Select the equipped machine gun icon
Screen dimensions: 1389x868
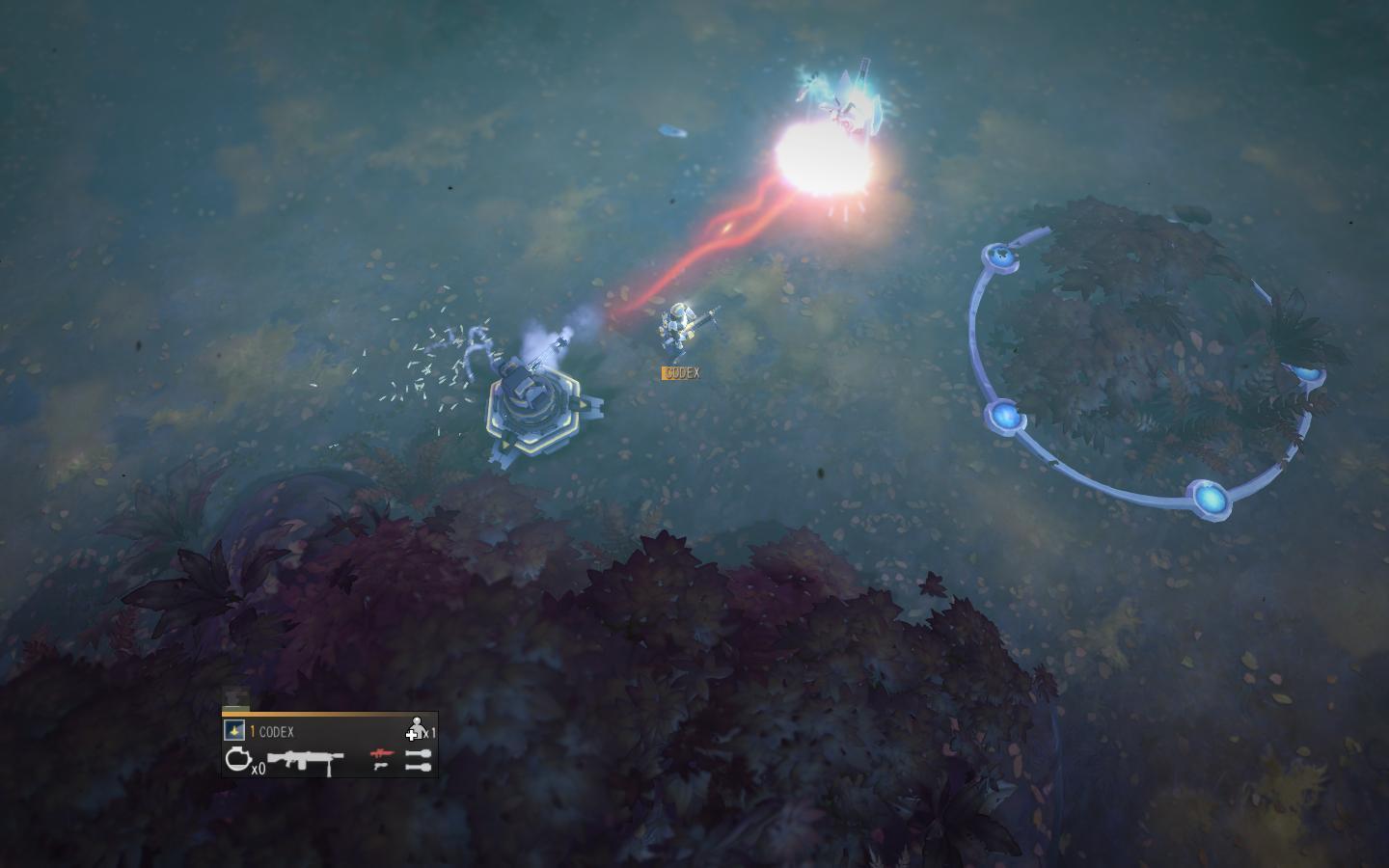305,761
